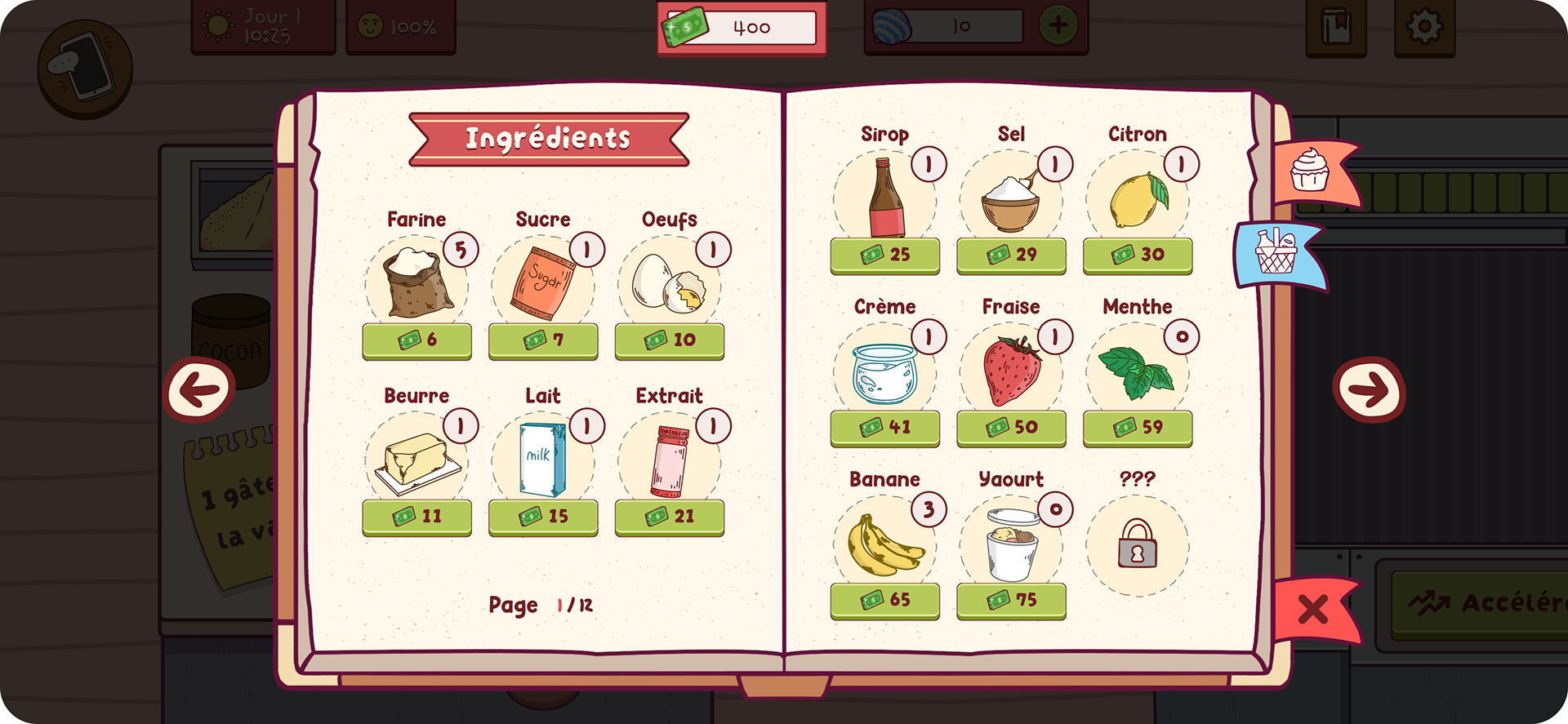Purchase Lait for 15 coins
Screen dimensions: 1568x724
(543, 517)
